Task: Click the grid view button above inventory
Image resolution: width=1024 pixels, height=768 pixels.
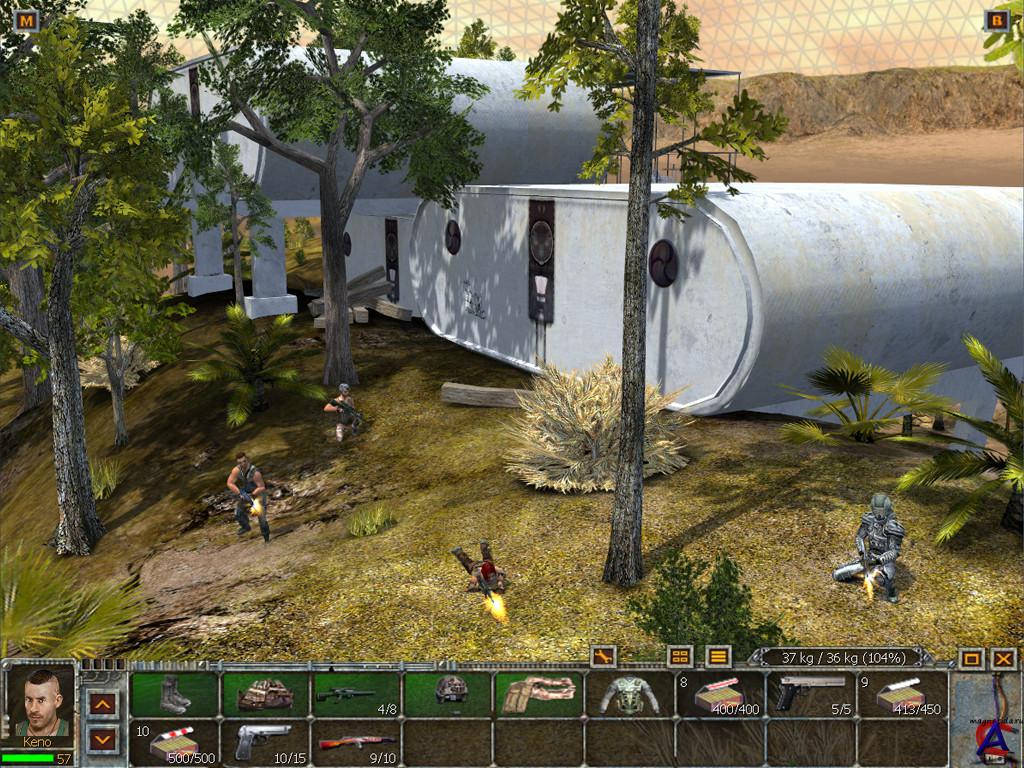Action: pyautogui.click(x=680, y=657)
